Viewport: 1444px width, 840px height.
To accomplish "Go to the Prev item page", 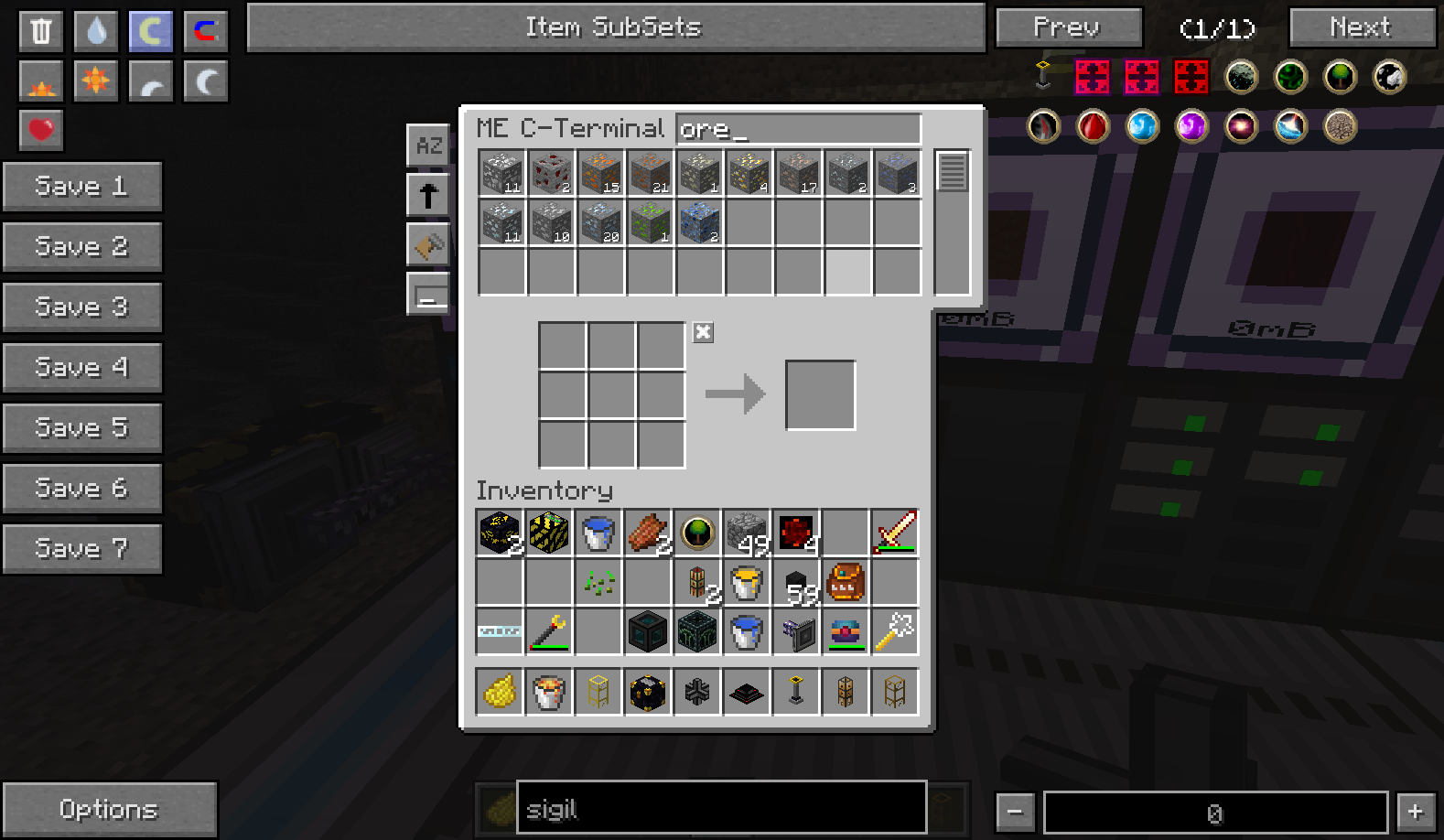I will [x=1068, y=27].
